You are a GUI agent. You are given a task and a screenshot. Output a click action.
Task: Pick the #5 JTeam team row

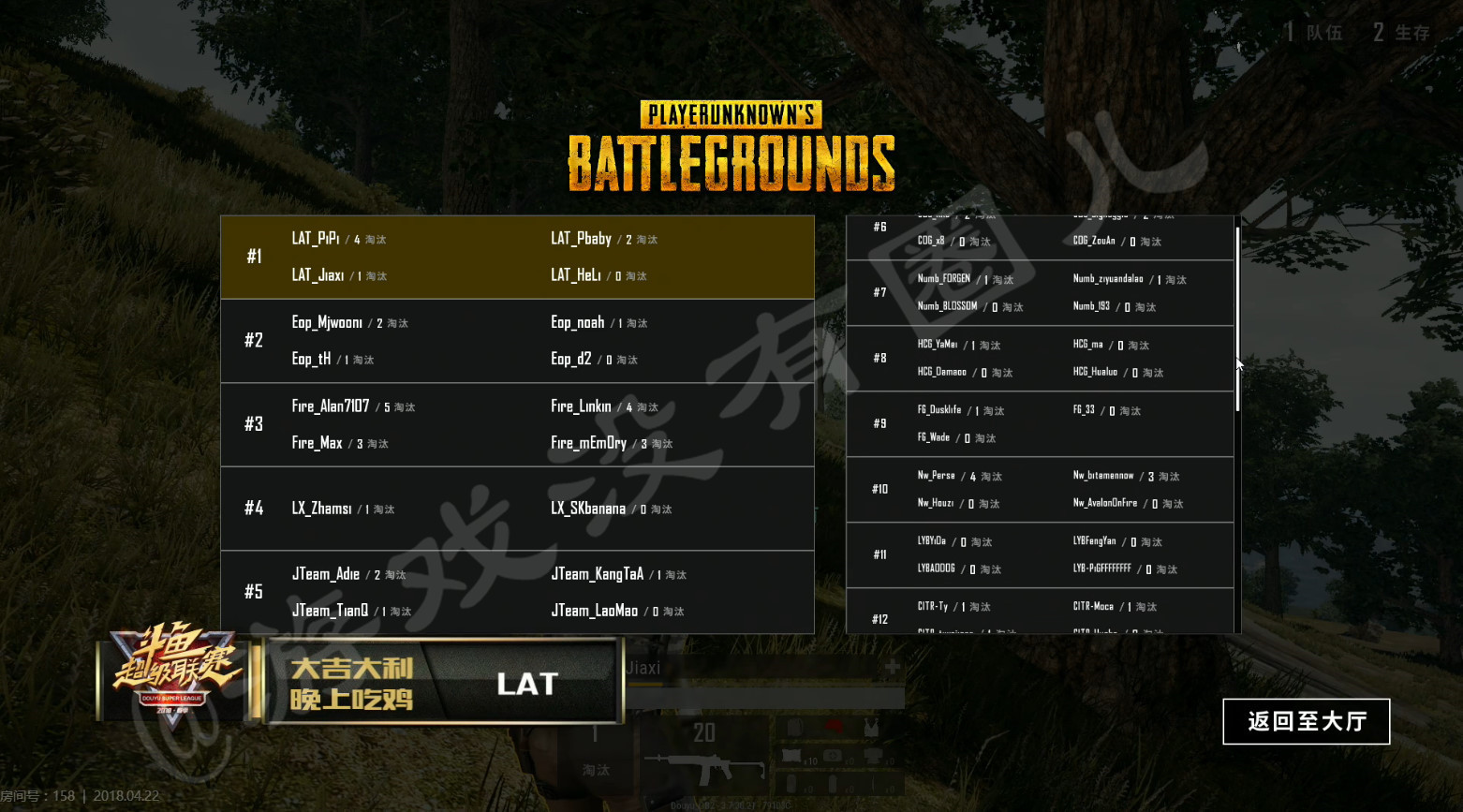coord(517,592)
